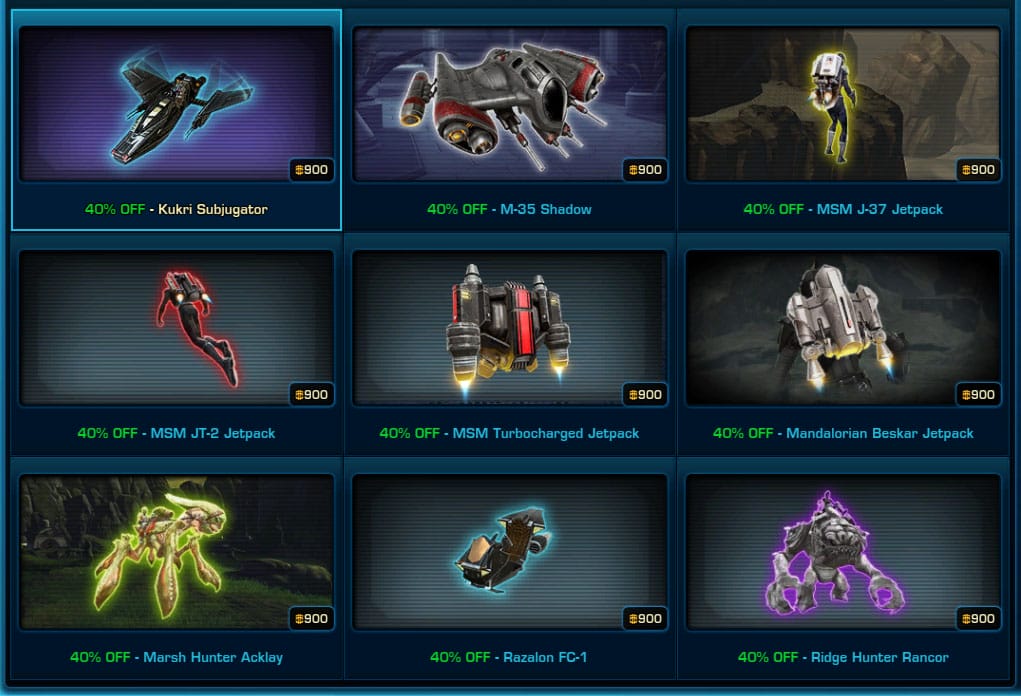
Task: Choose the M-35 Shadow speeder image
Action: tap(510, 104)
